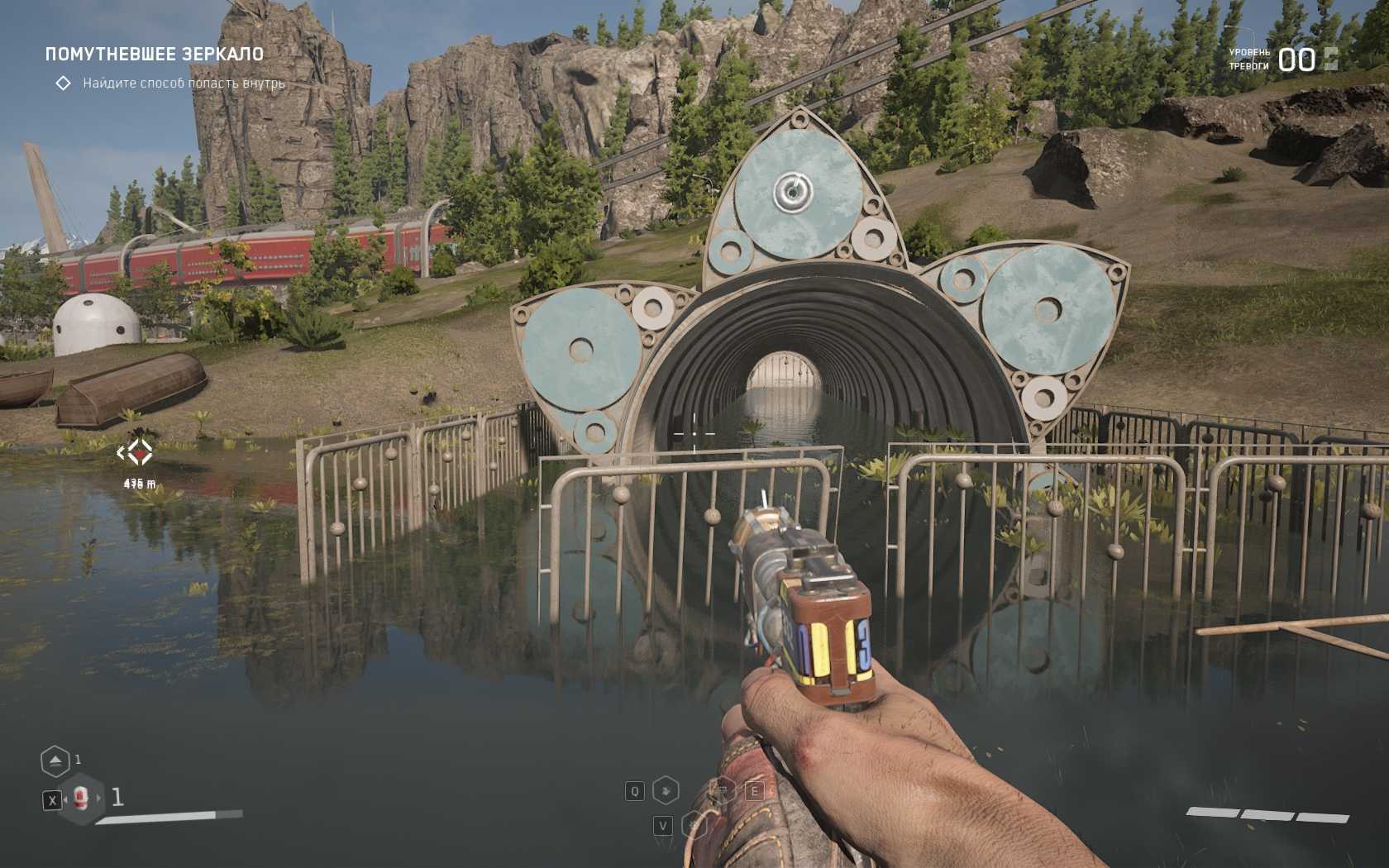Click the alarm level indicator icon

1330,59
